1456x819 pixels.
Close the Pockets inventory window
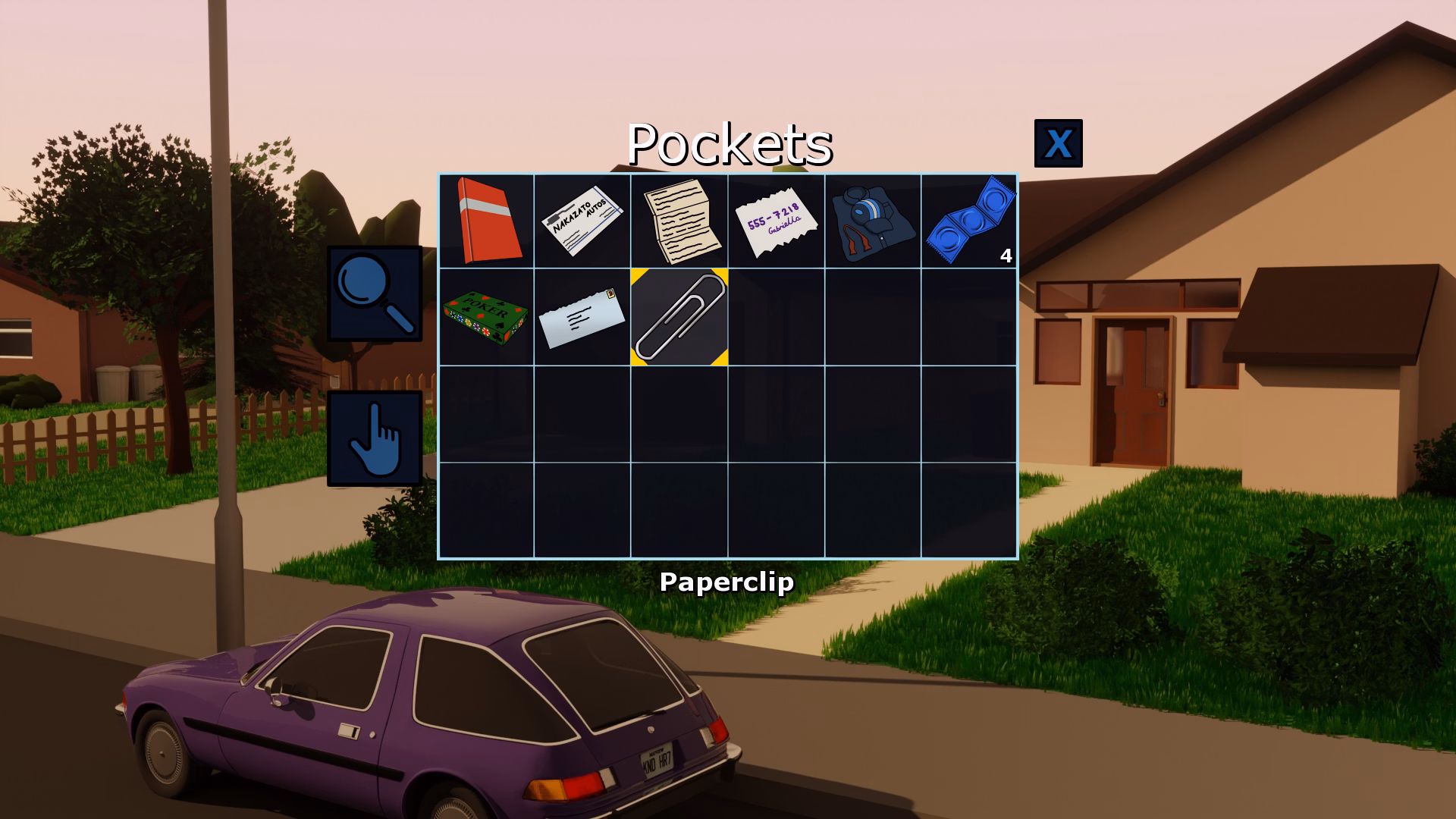pyautogui.click(x=1058, y=143)
